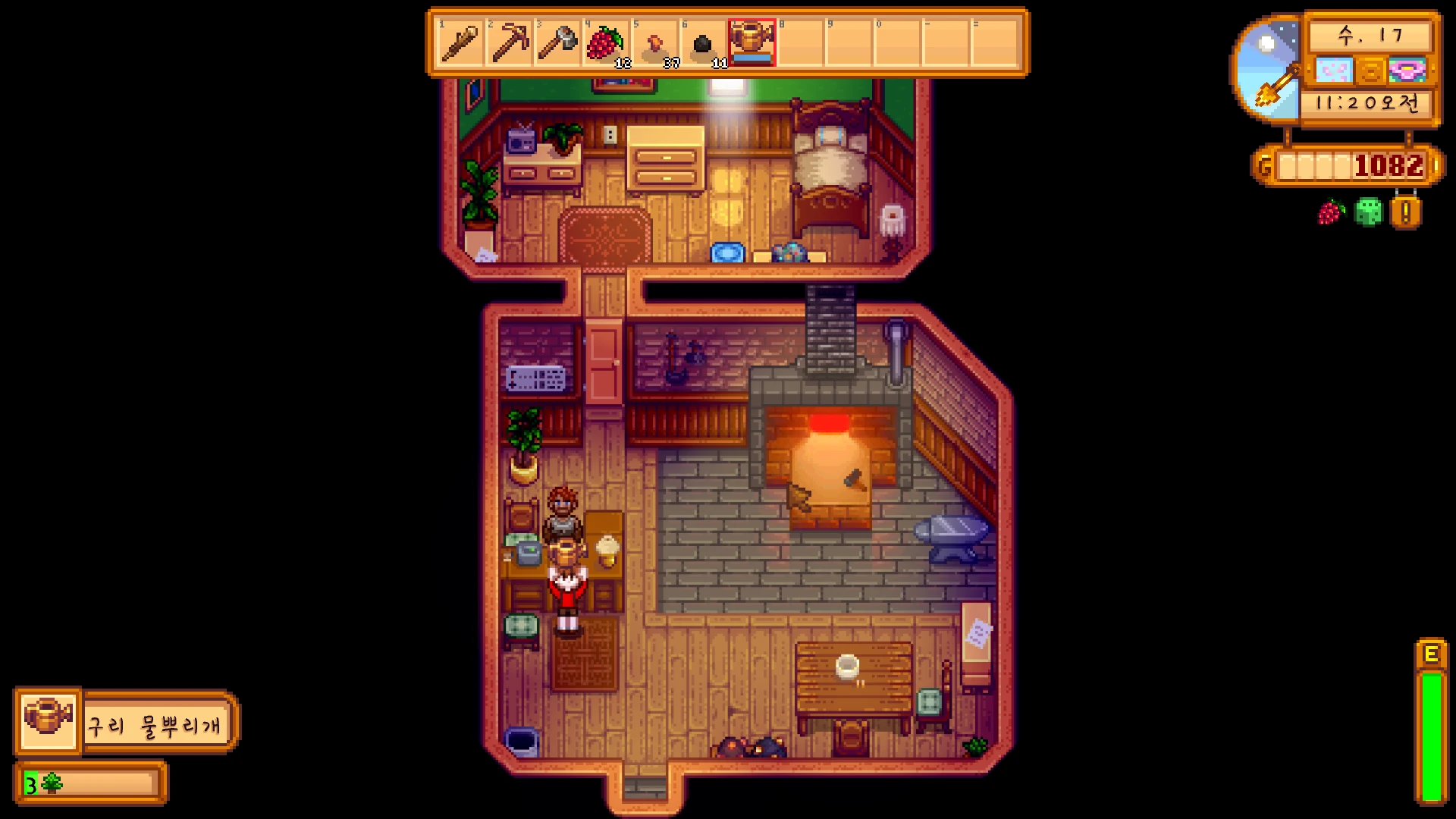Equip the axe from the toolbar
This screenshot has height=819, width=1456.
(557, 43)
